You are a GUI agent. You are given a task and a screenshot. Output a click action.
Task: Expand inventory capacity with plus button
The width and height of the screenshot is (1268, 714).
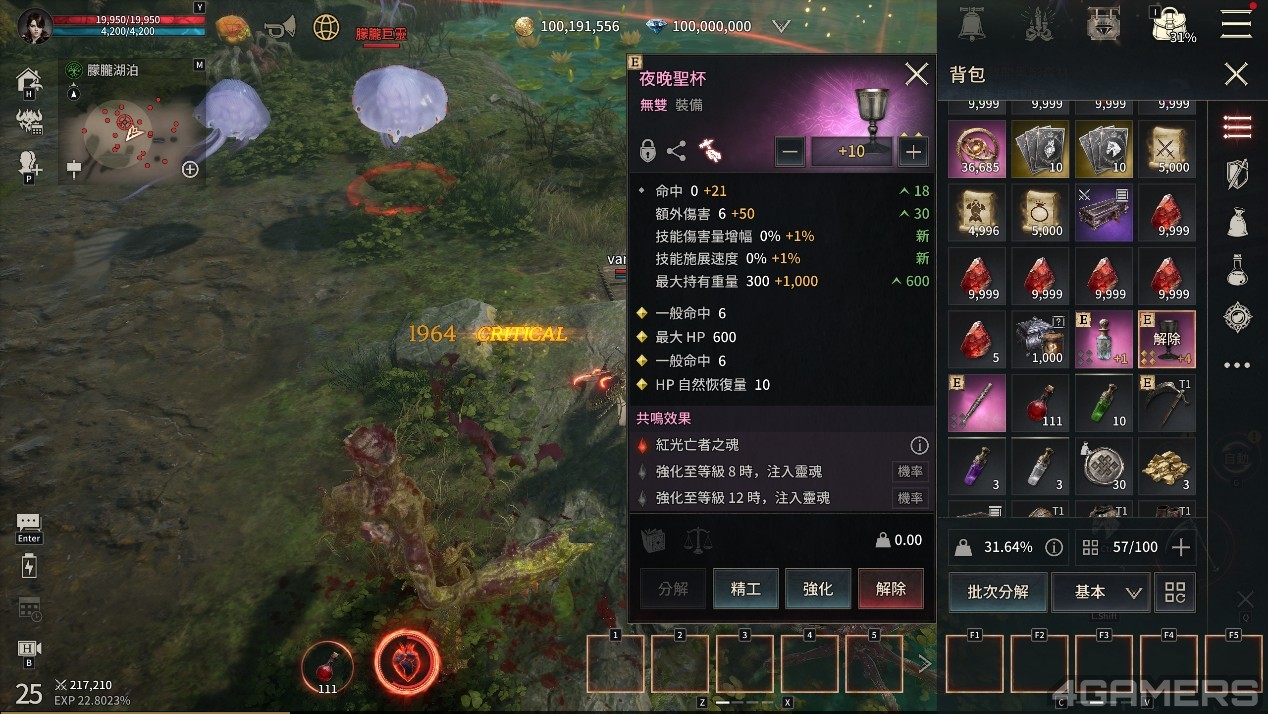point(1181,547)
